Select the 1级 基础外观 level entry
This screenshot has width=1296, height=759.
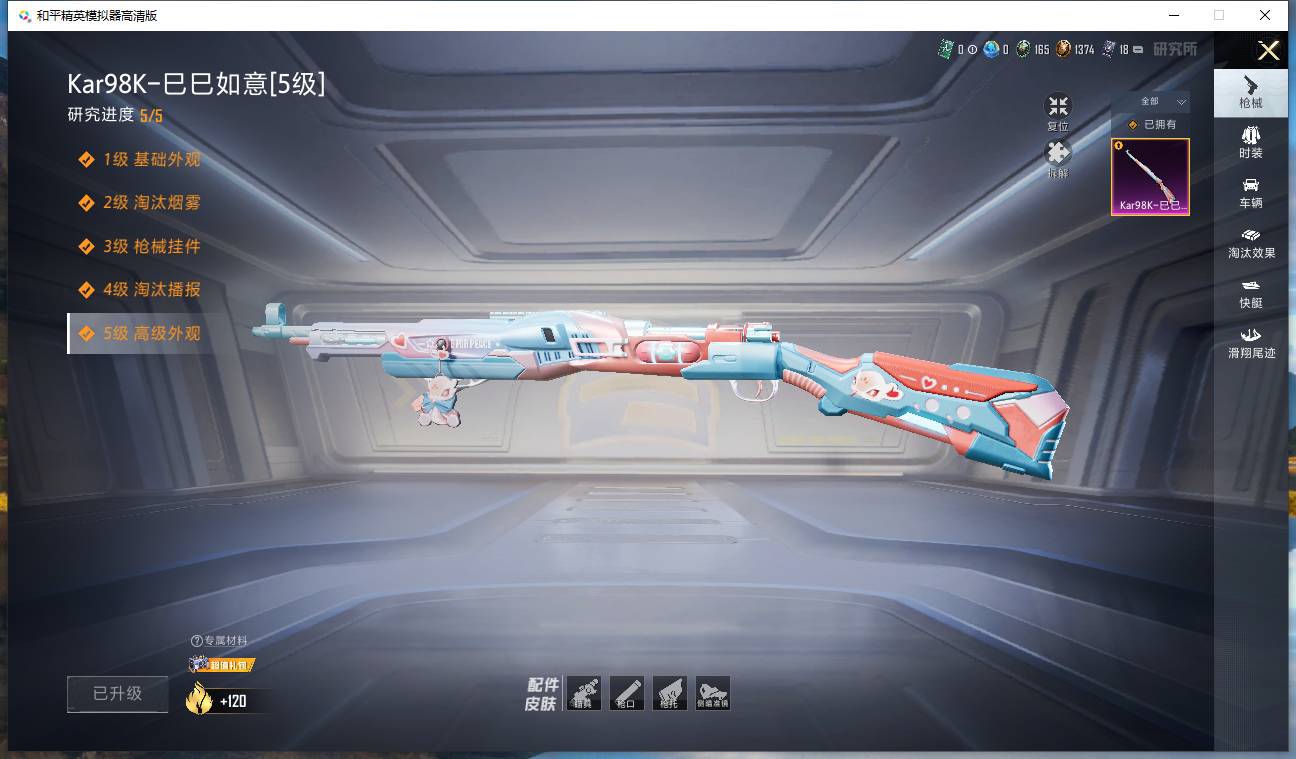151,160
